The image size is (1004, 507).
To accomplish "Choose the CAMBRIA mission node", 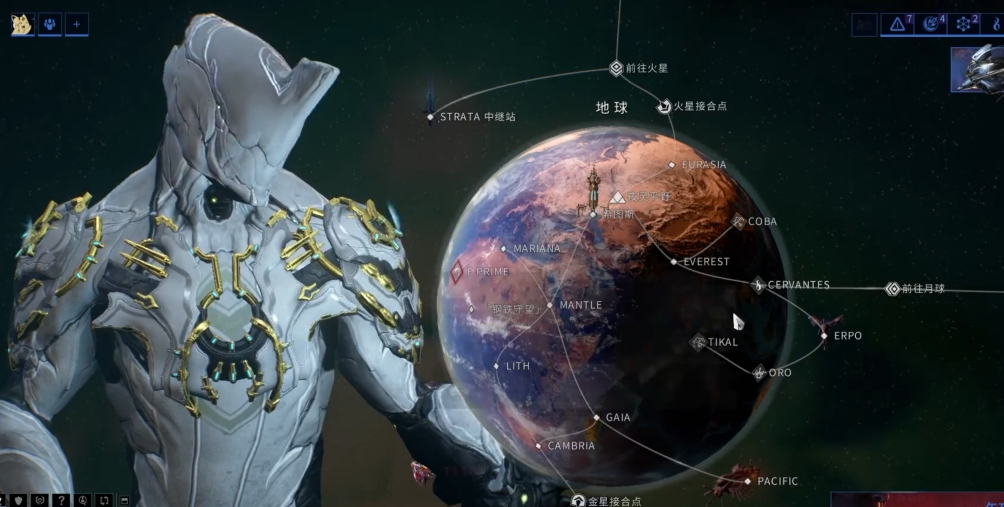I will [539, 446].
